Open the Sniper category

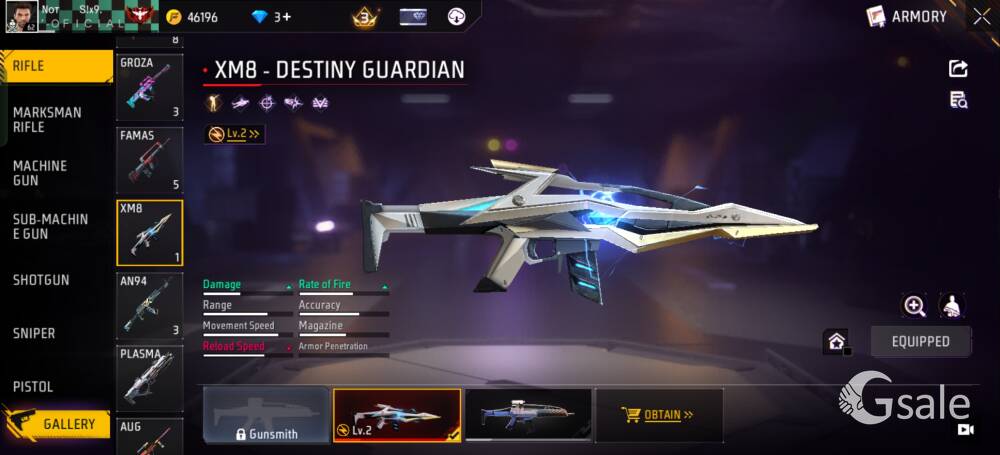34,333
